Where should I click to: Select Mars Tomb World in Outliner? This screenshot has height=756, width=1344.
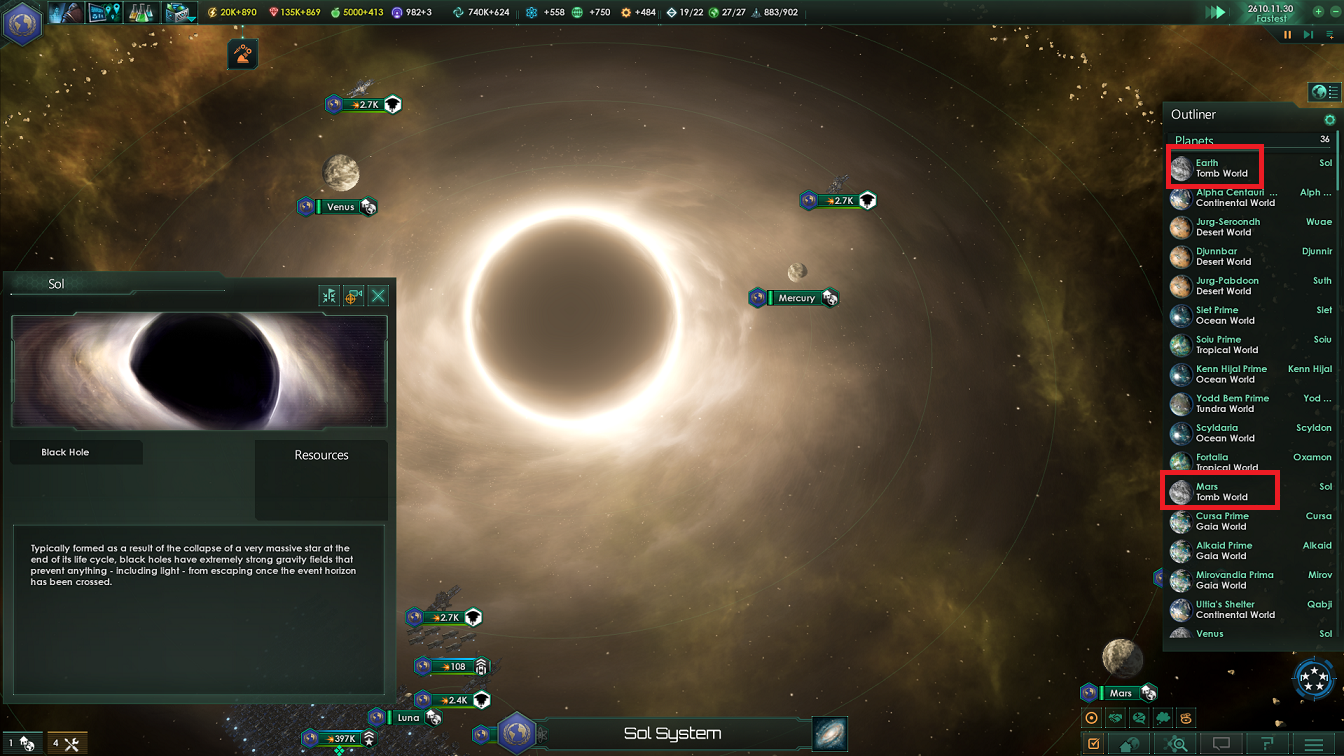1220,492
